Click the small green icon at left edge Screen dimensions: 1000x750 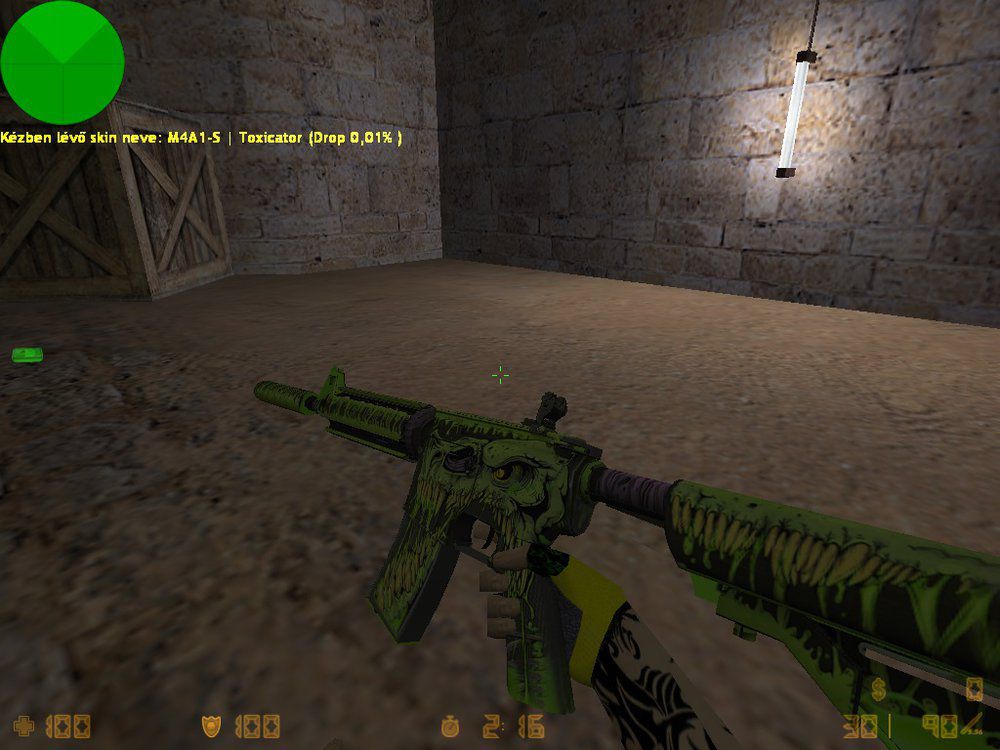[25, 354]
